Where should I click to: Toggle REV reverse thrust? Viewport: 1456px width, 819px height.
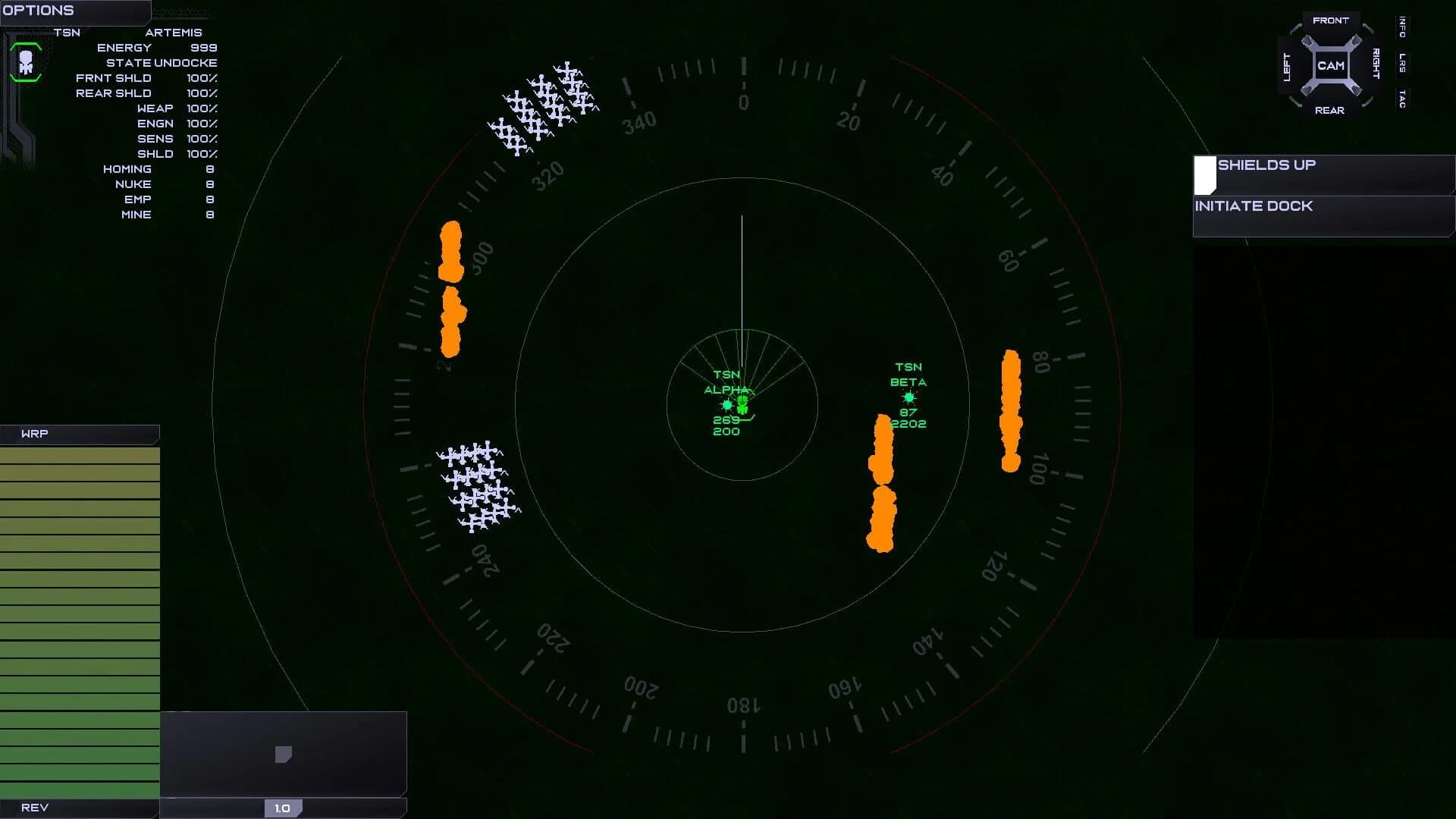34,808
